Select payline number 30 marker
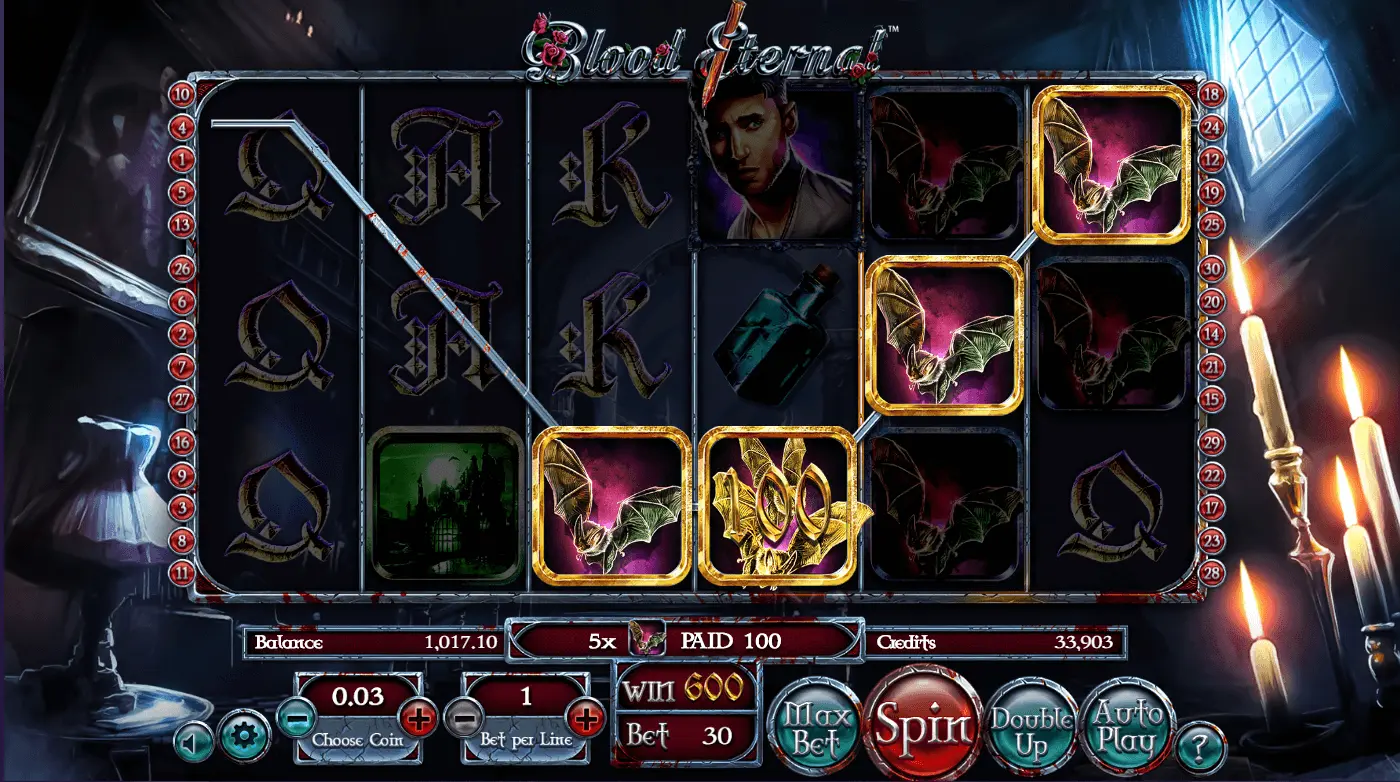This screenshot has height=782, width=1400. 1212,268
